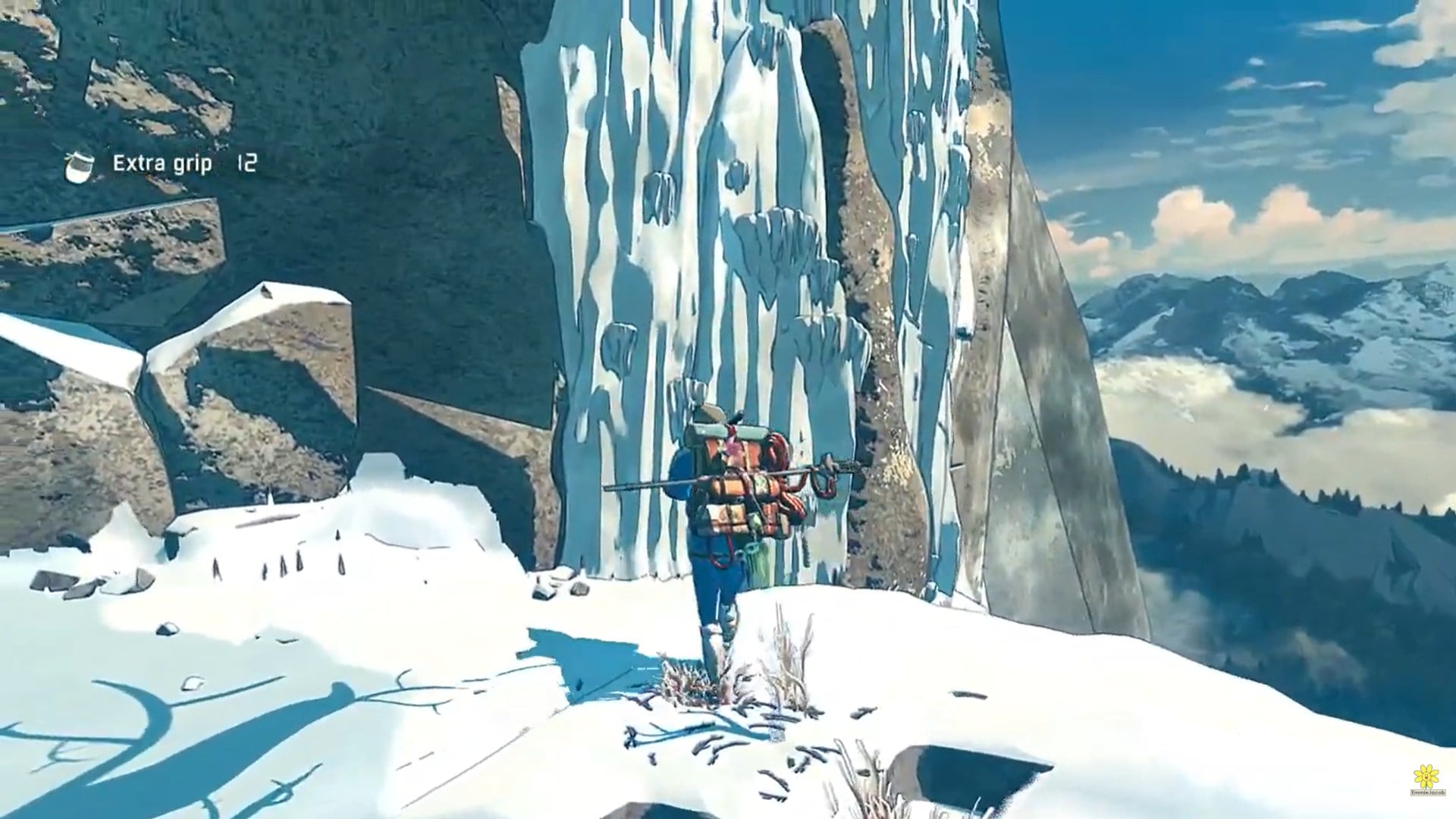
Task: Select the EmmieJacob flower logo
Action: click(x=1426, y=777)
